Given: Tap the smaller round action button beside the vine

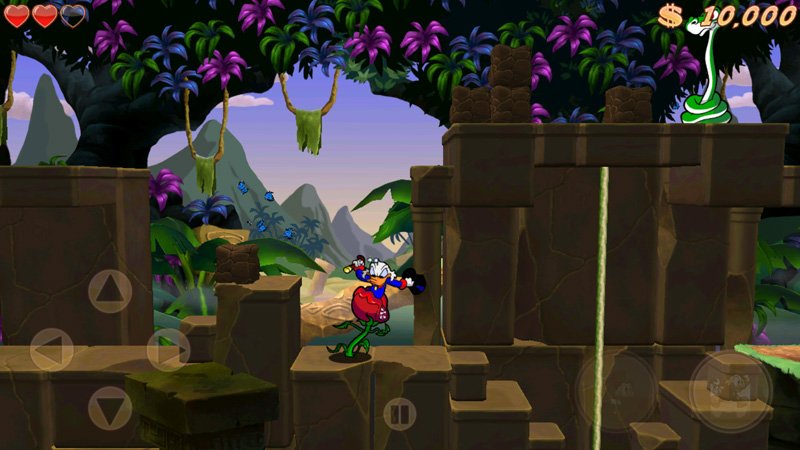Looking at the screenshot, I should tap(617, 391).
